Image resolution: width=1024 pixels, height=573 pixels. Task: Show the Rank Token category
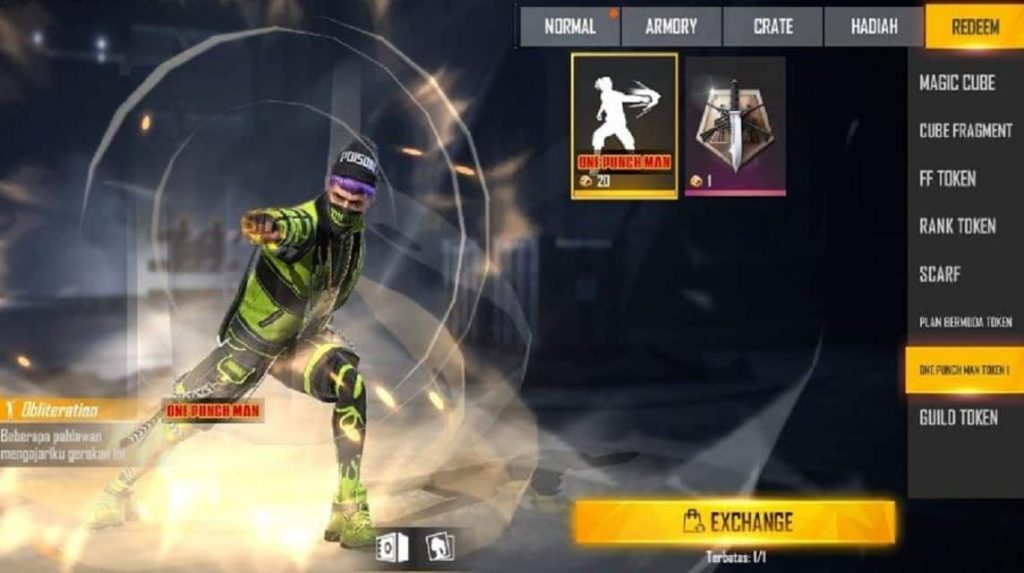(957, 226)
